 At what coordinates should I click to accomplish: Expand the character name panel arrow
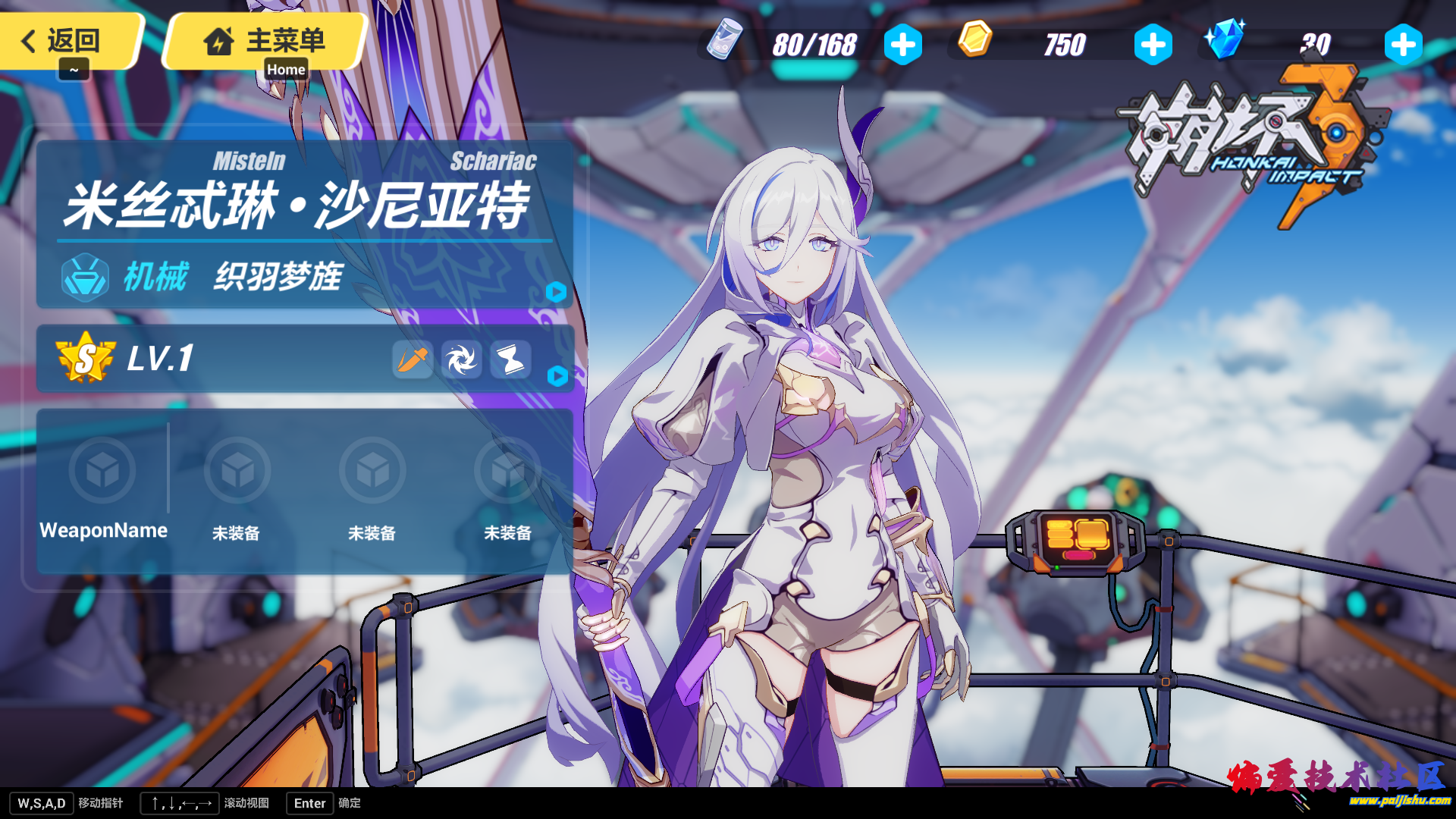[556, 292]
